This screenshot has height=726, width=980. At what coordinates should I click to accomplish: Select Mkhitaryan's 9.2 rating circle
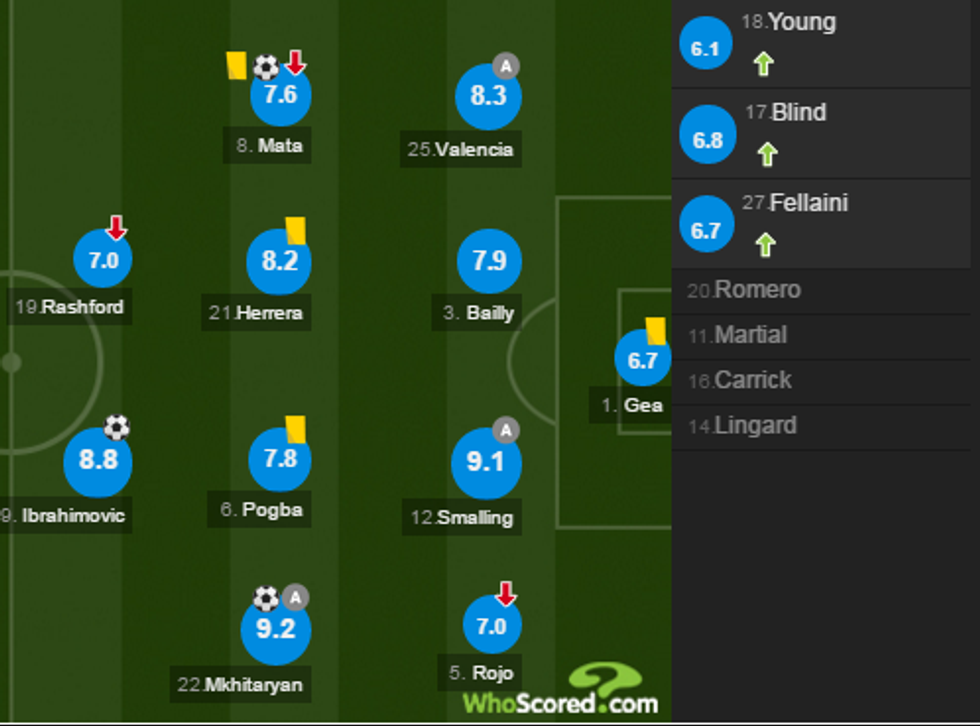(276, 629)
